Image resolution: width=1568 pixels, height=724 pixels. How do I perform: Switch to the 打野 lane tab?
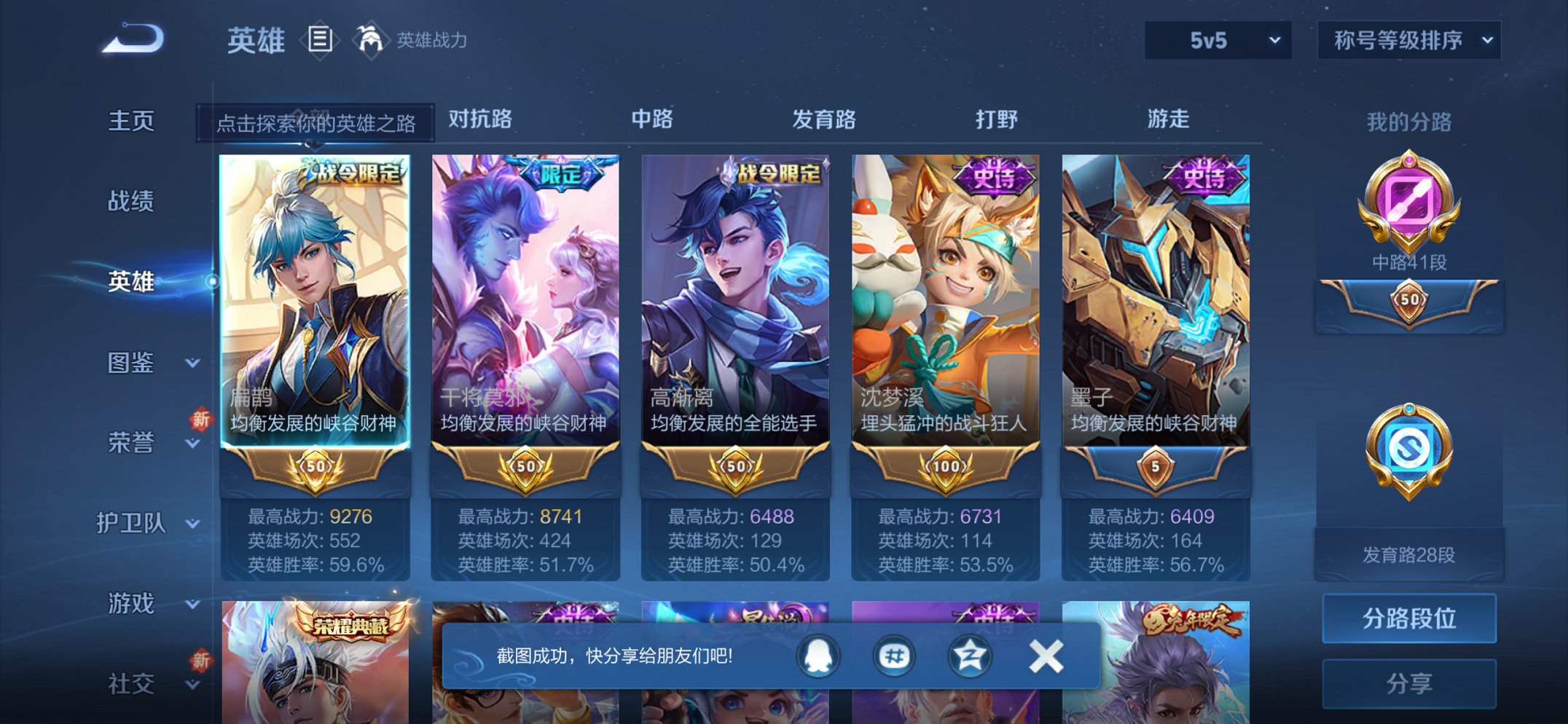coord(997,119)
